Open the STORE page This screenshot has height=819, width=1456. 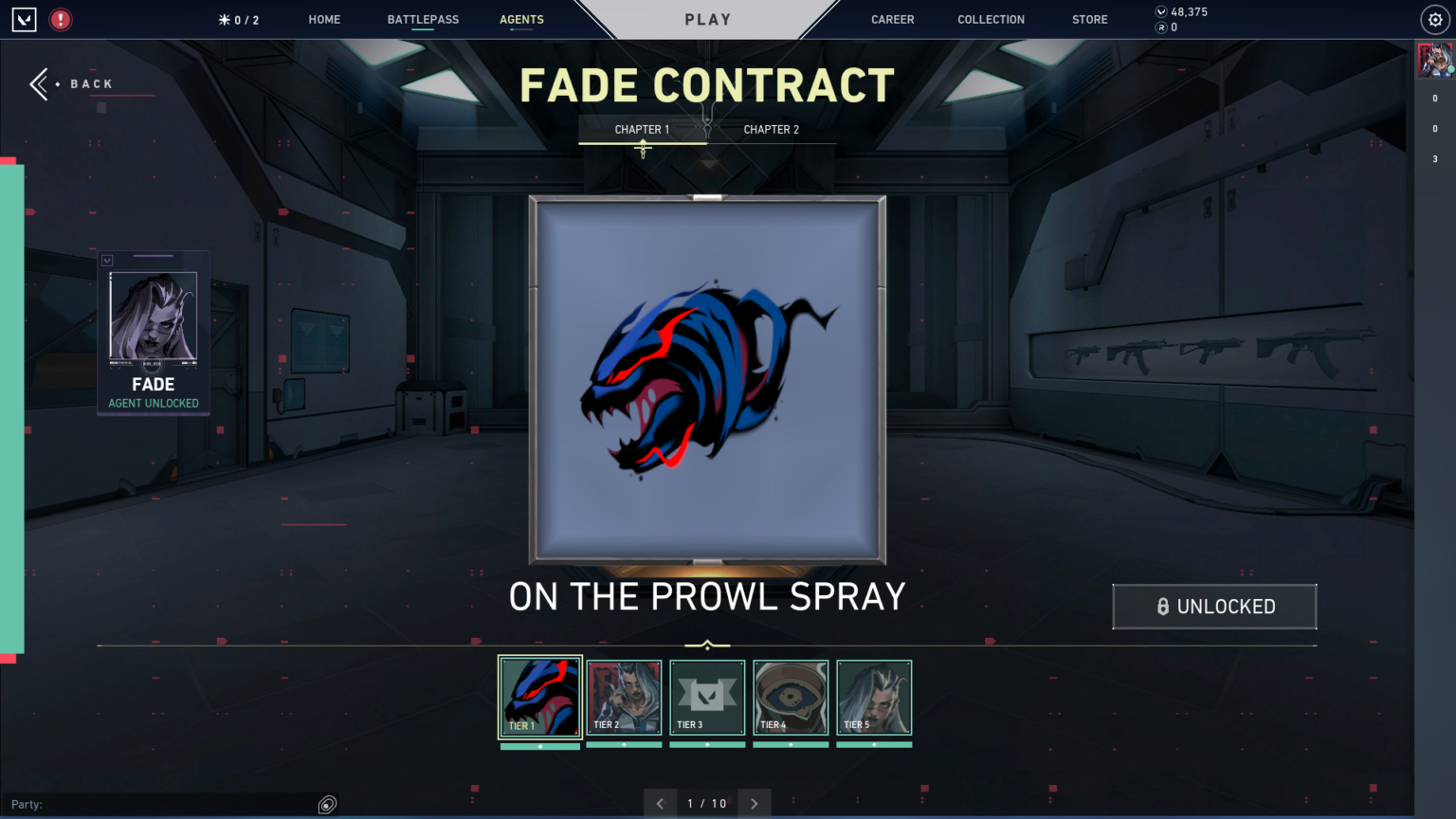click(1089, 19)
